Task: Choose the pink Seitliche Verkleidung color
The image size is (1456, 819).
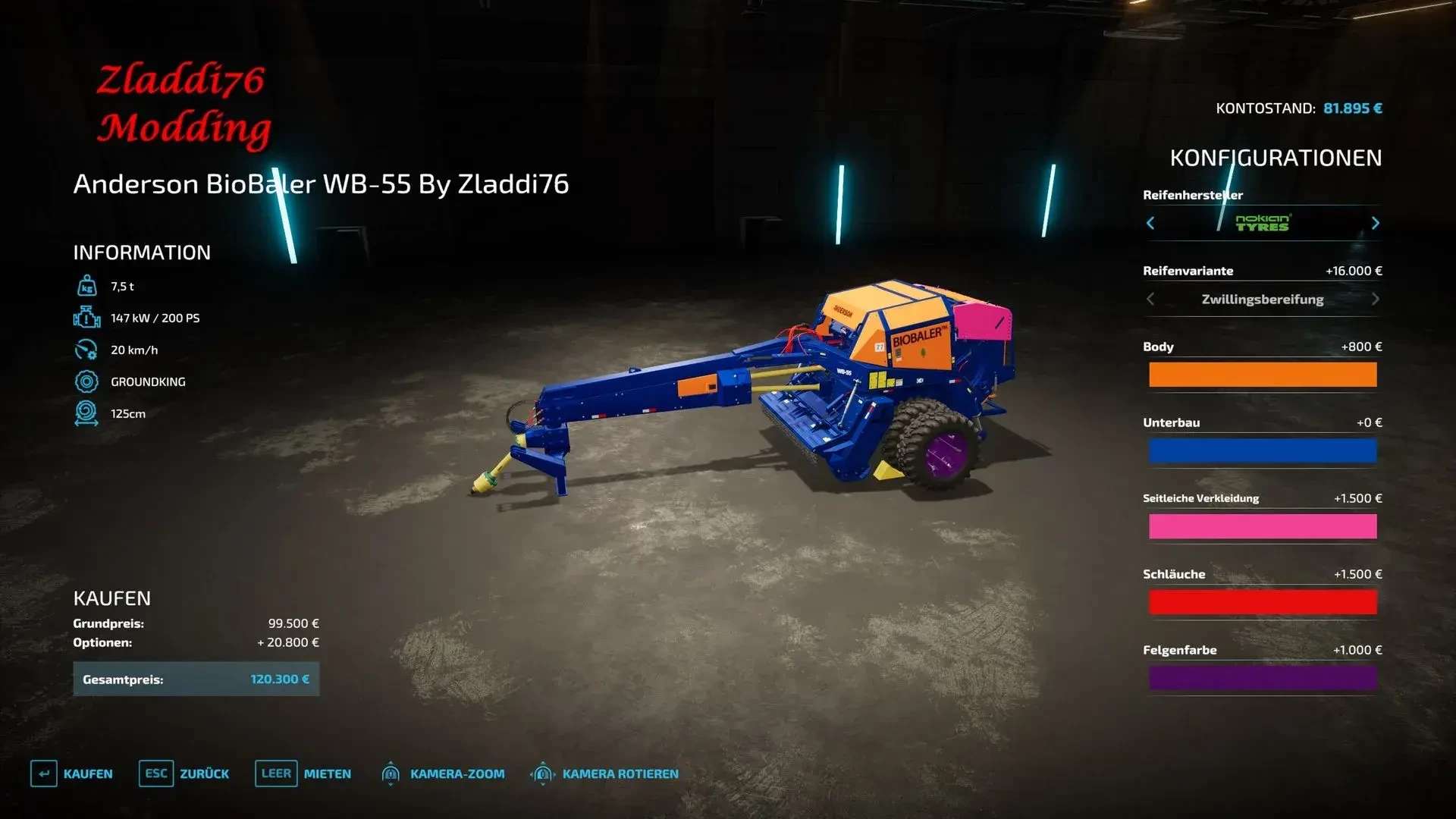Action: (x=1262, y=526)
